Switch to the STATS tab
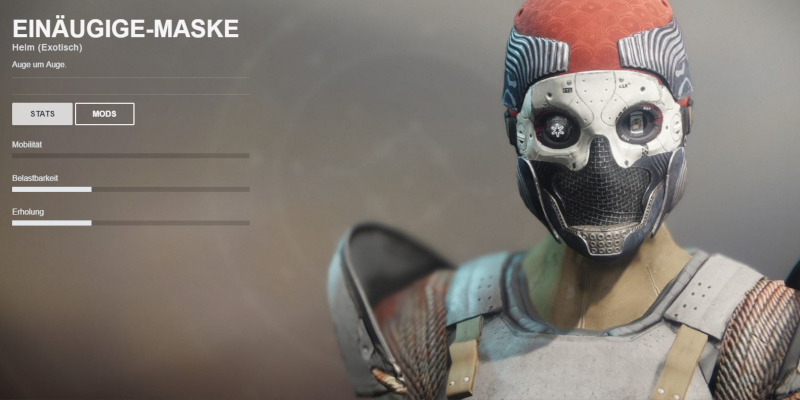The height and width of the screenshot is (400, 800). [x=42, y=114]
